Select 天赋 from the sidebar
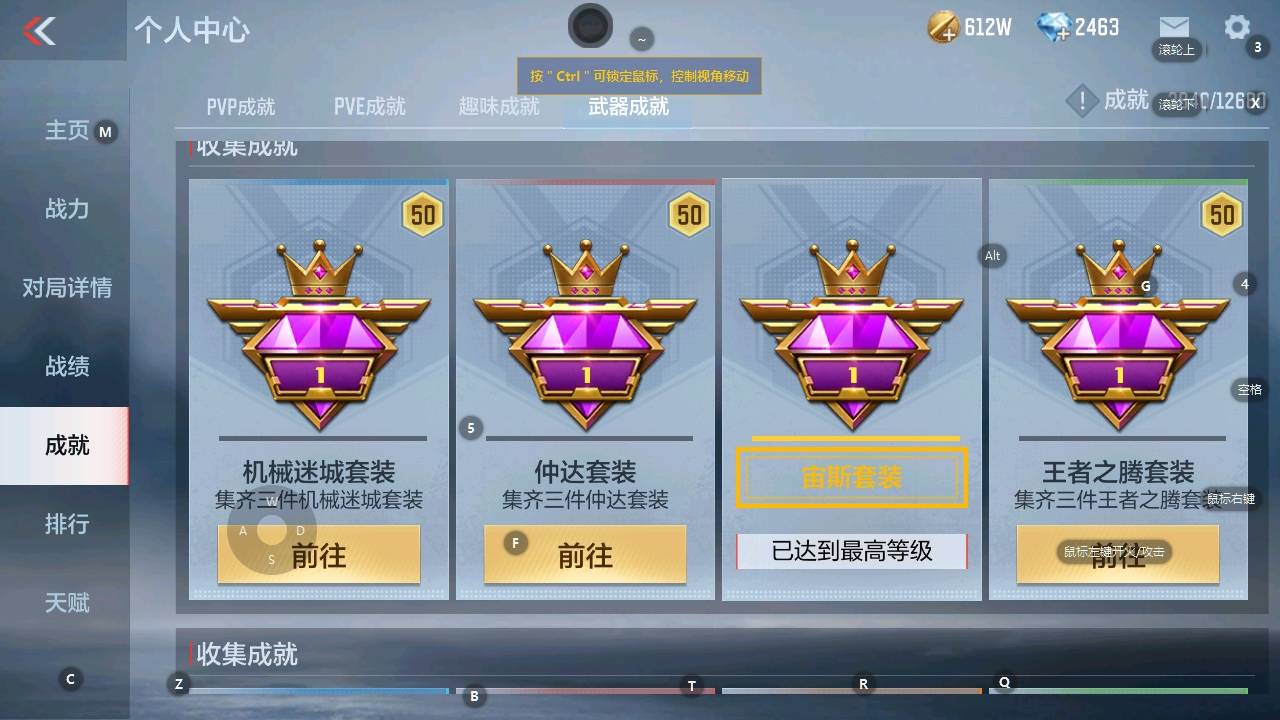 [x=65, y=602]
